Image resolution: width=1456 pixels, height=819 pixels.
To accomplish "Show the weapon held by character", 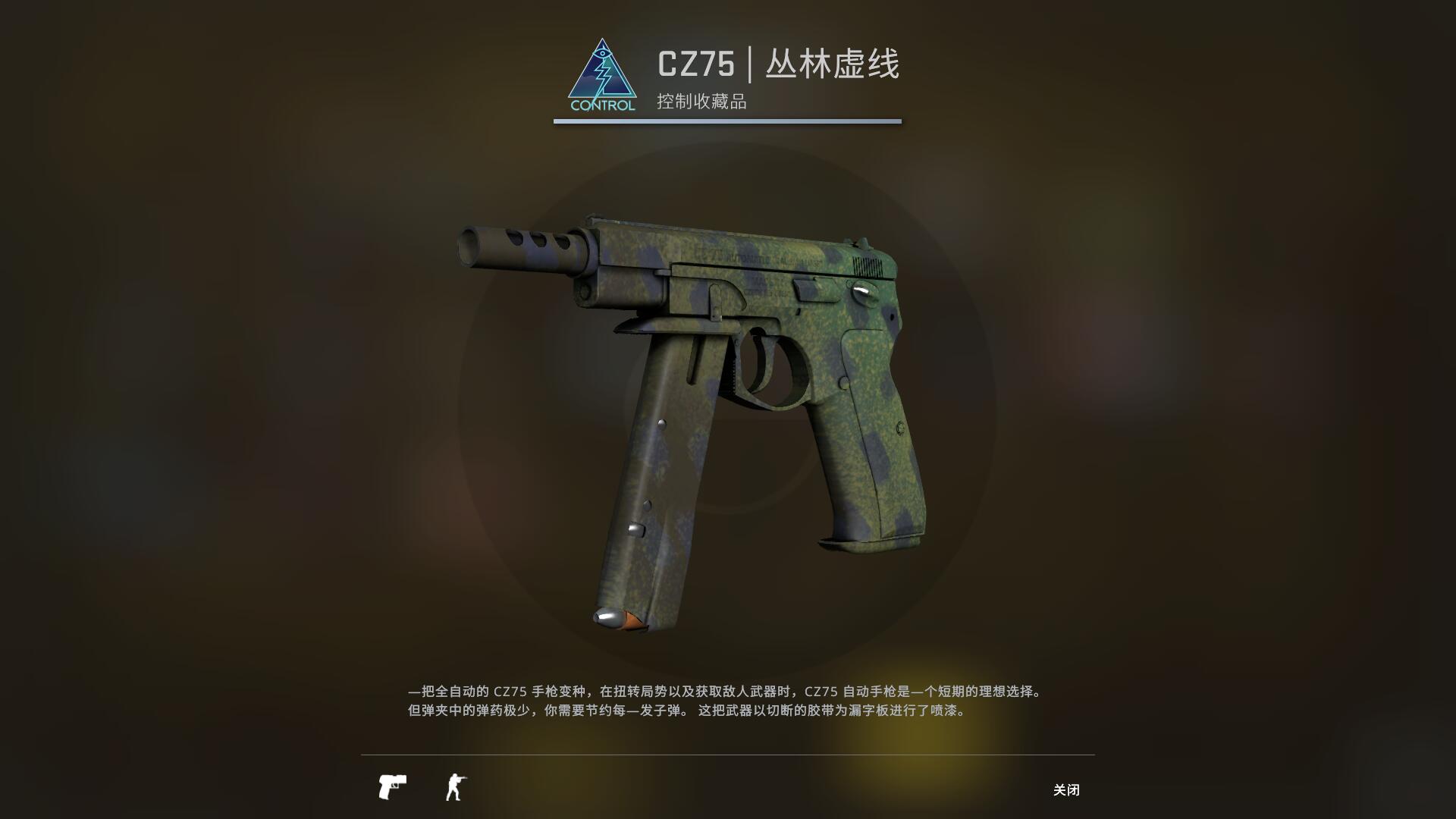I will [455, 787].
